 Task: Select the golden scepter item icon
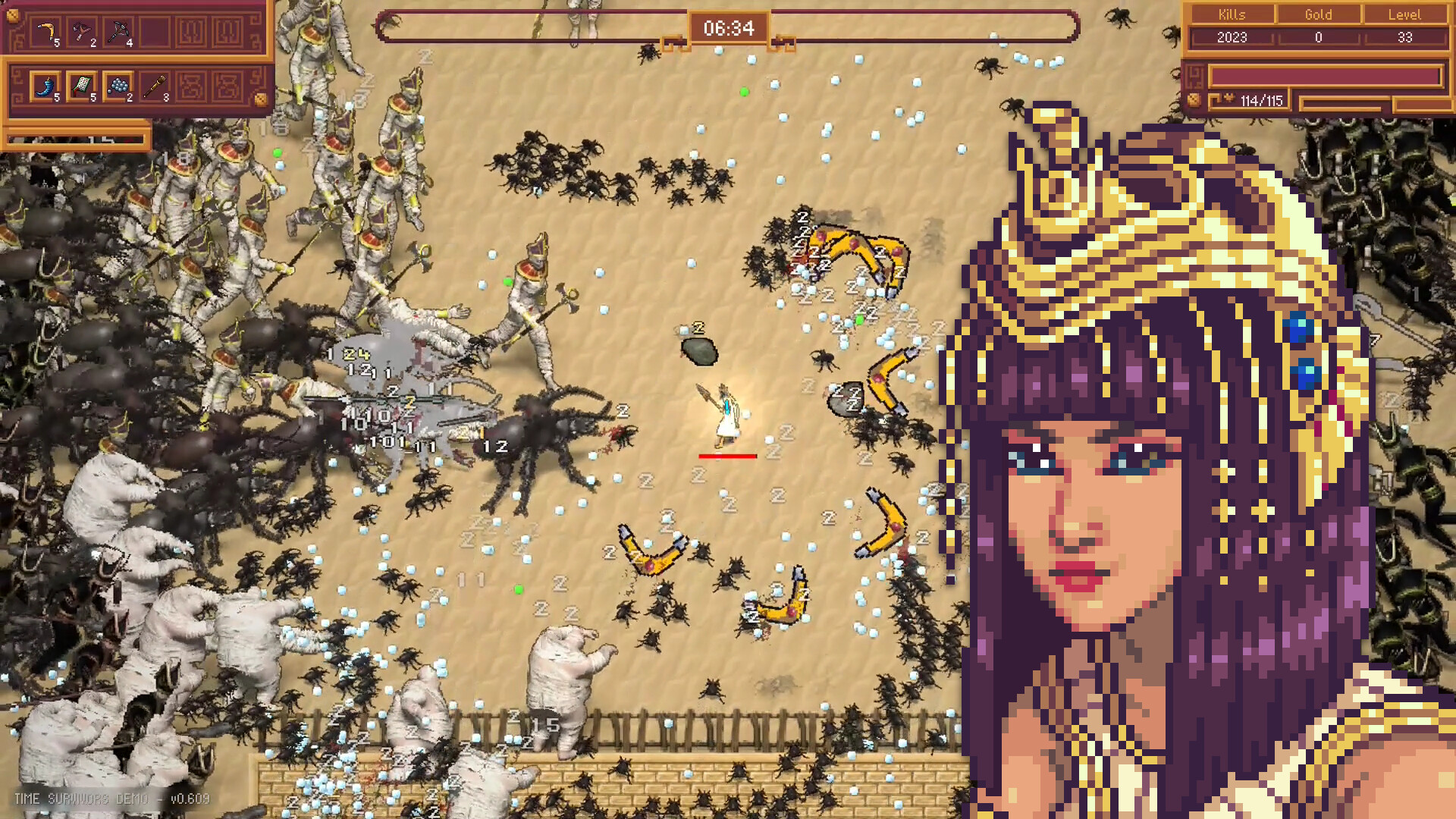154,85
